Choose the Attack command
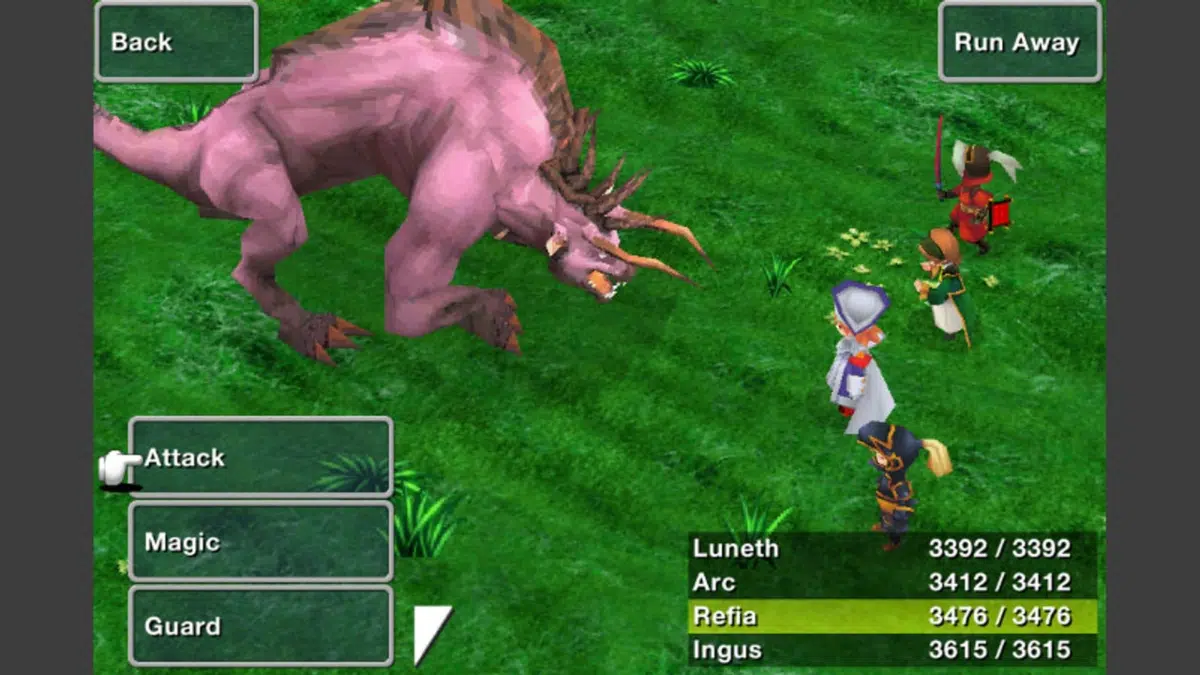 [x=260, y=458]
